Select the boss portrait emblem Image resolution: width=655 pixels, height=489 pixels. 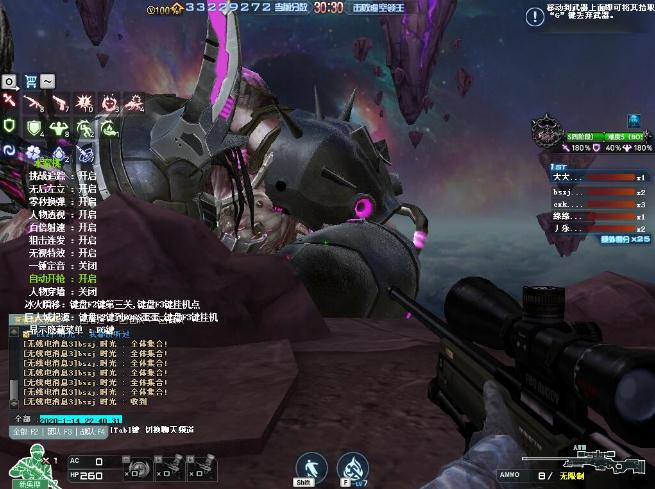[x=548, y=129]
